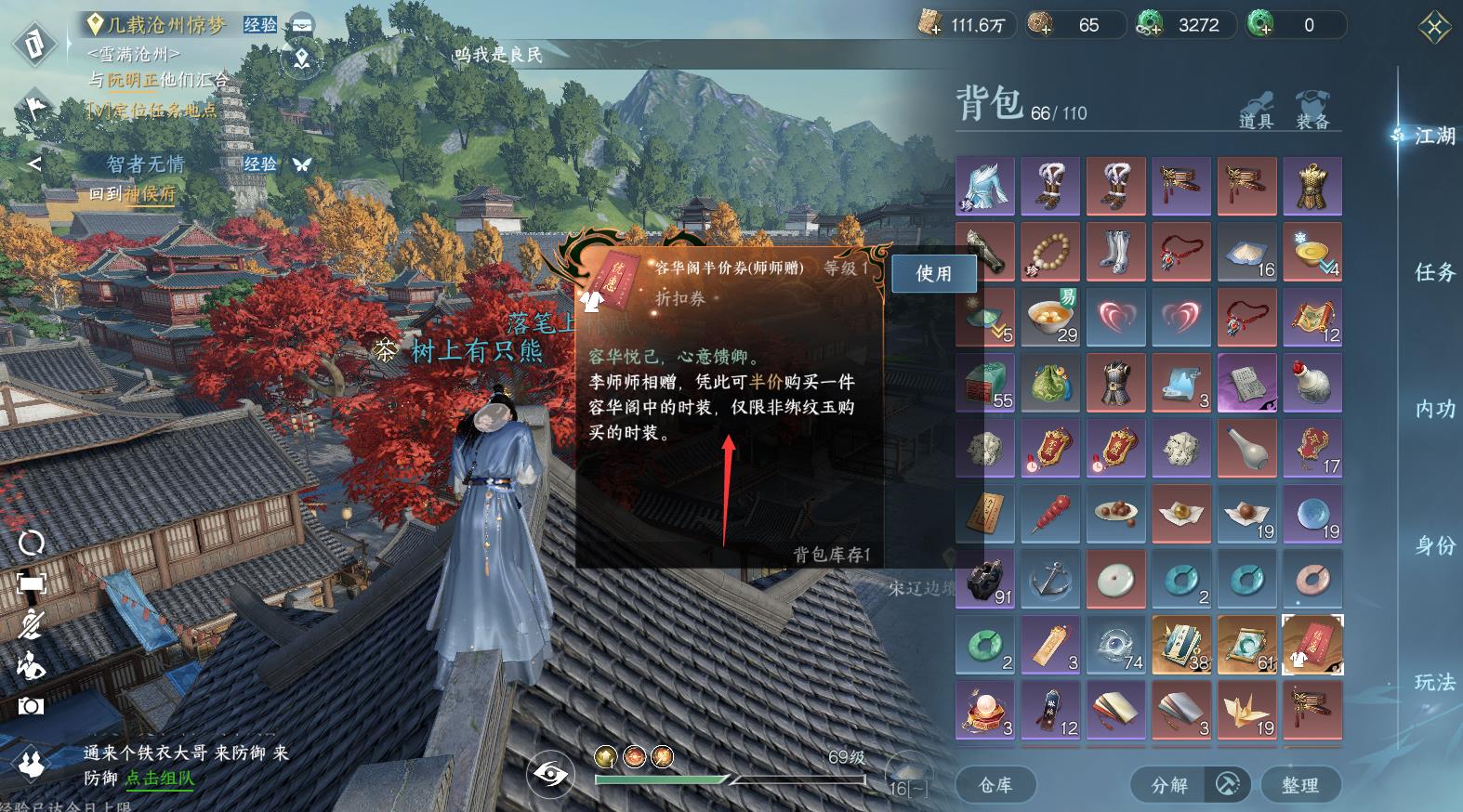Select the camera rotate icon on the left
The image size is (1463, 812).
33,544
